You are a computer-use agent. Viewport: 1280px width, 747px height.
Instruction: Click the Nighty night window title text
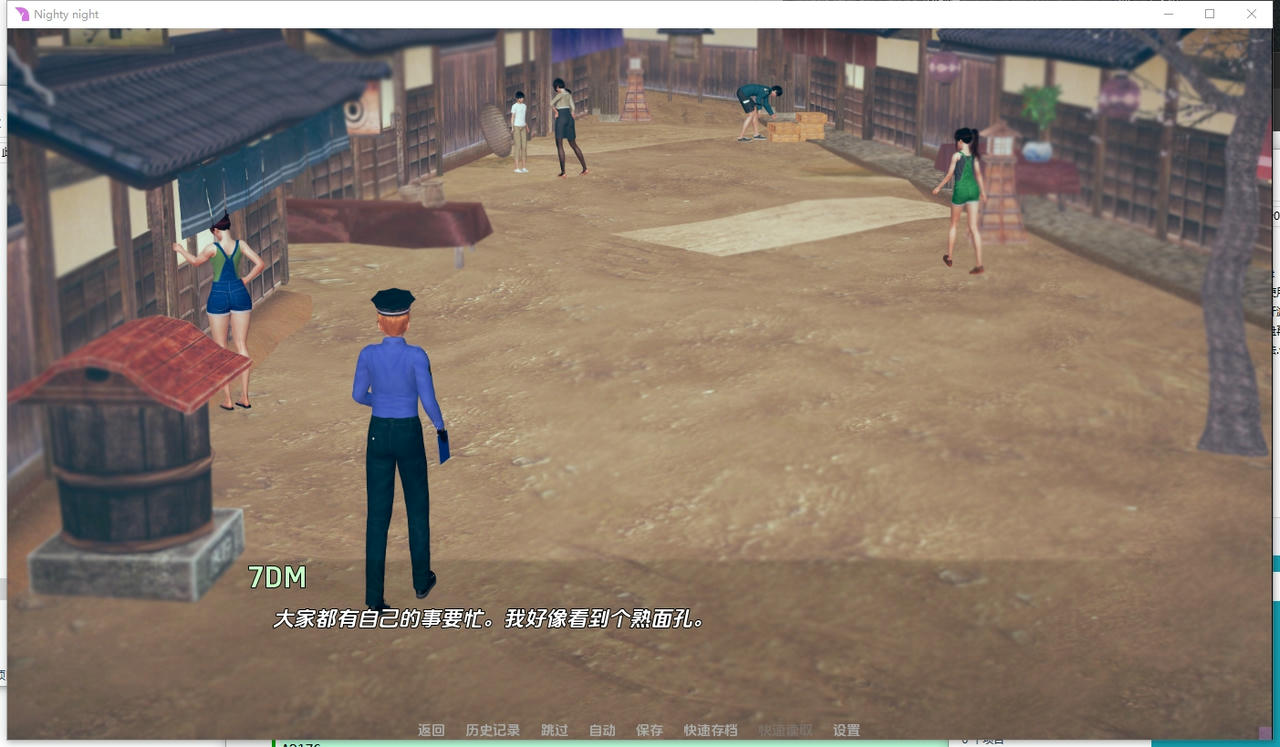[x=66, y=13]
